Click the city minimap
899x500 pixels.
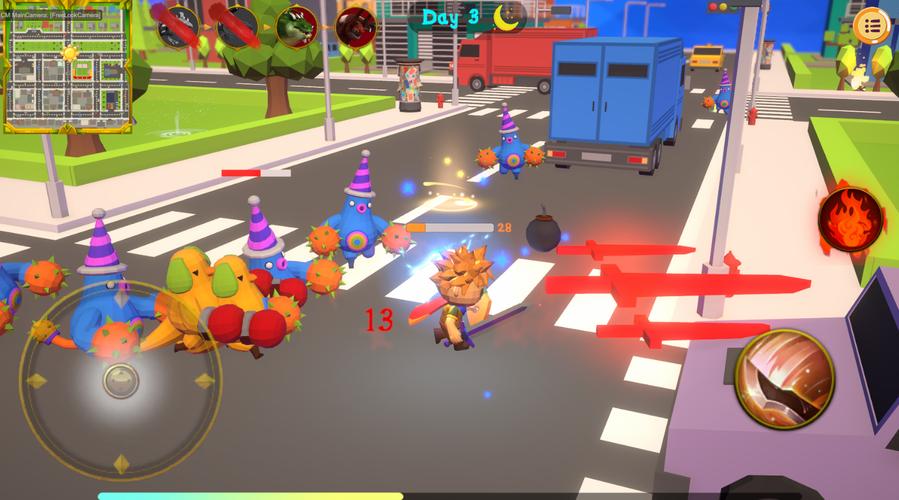coord(68,68)
